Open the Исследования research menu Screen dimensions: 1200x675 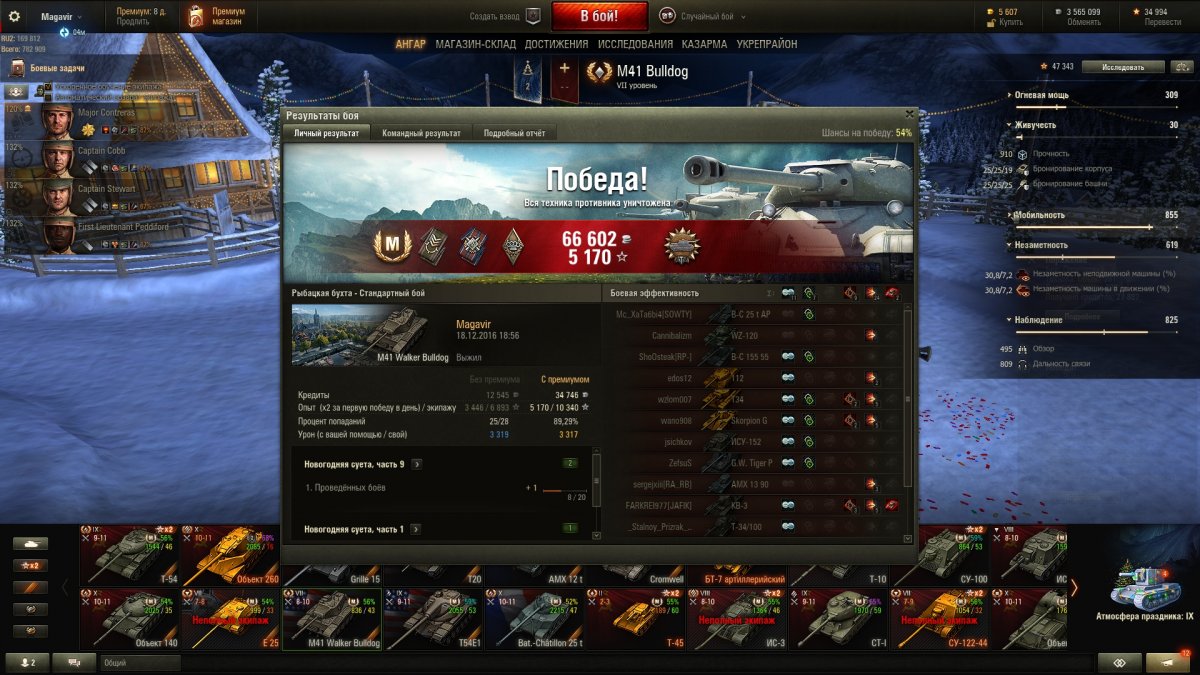pos(635,44)
